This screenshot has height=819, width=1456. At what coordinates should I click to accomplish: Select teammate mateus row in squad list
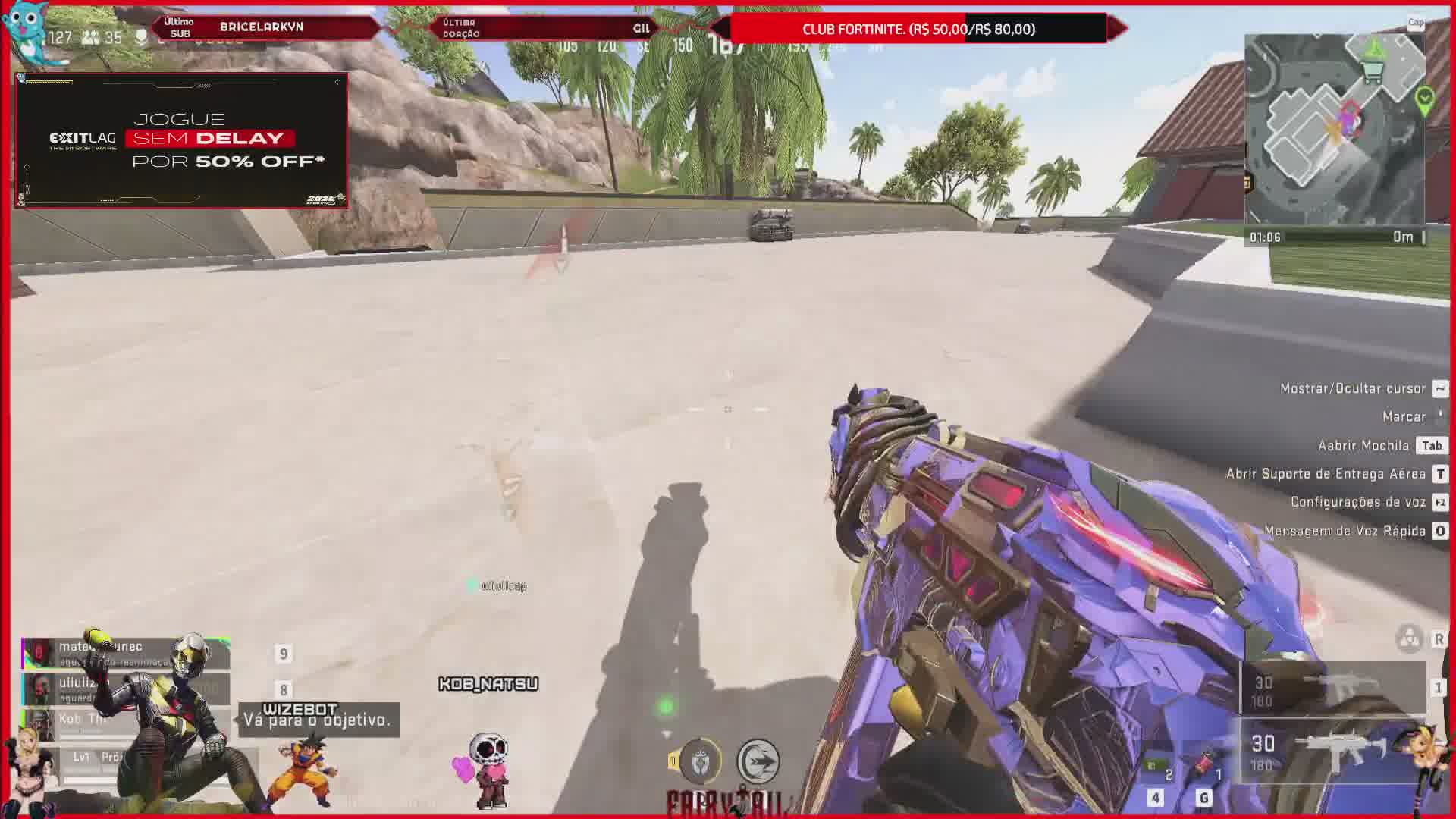click(x=125, y=653)
